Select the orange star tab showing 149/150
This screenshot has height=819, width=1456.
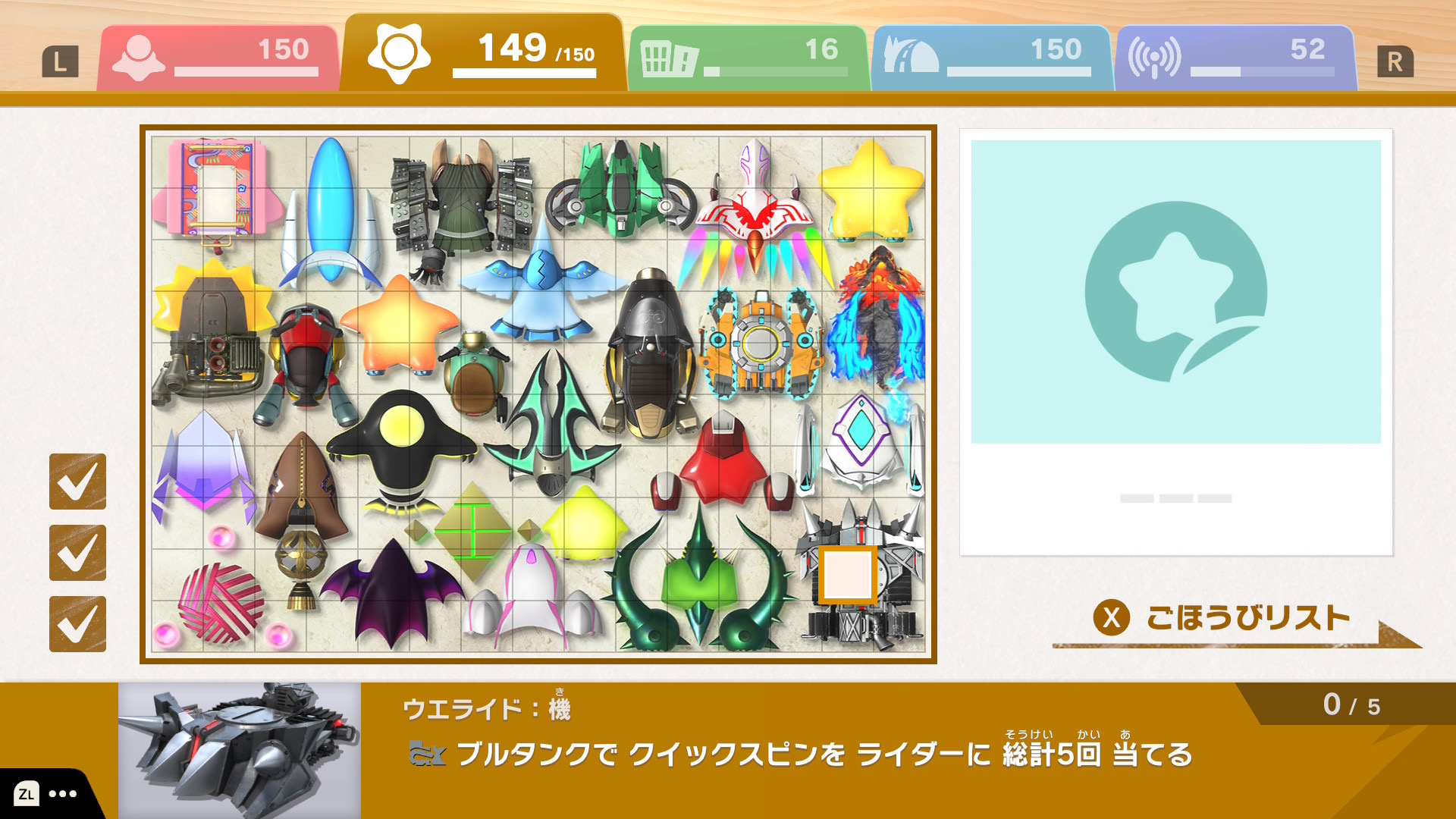[482, 55]
